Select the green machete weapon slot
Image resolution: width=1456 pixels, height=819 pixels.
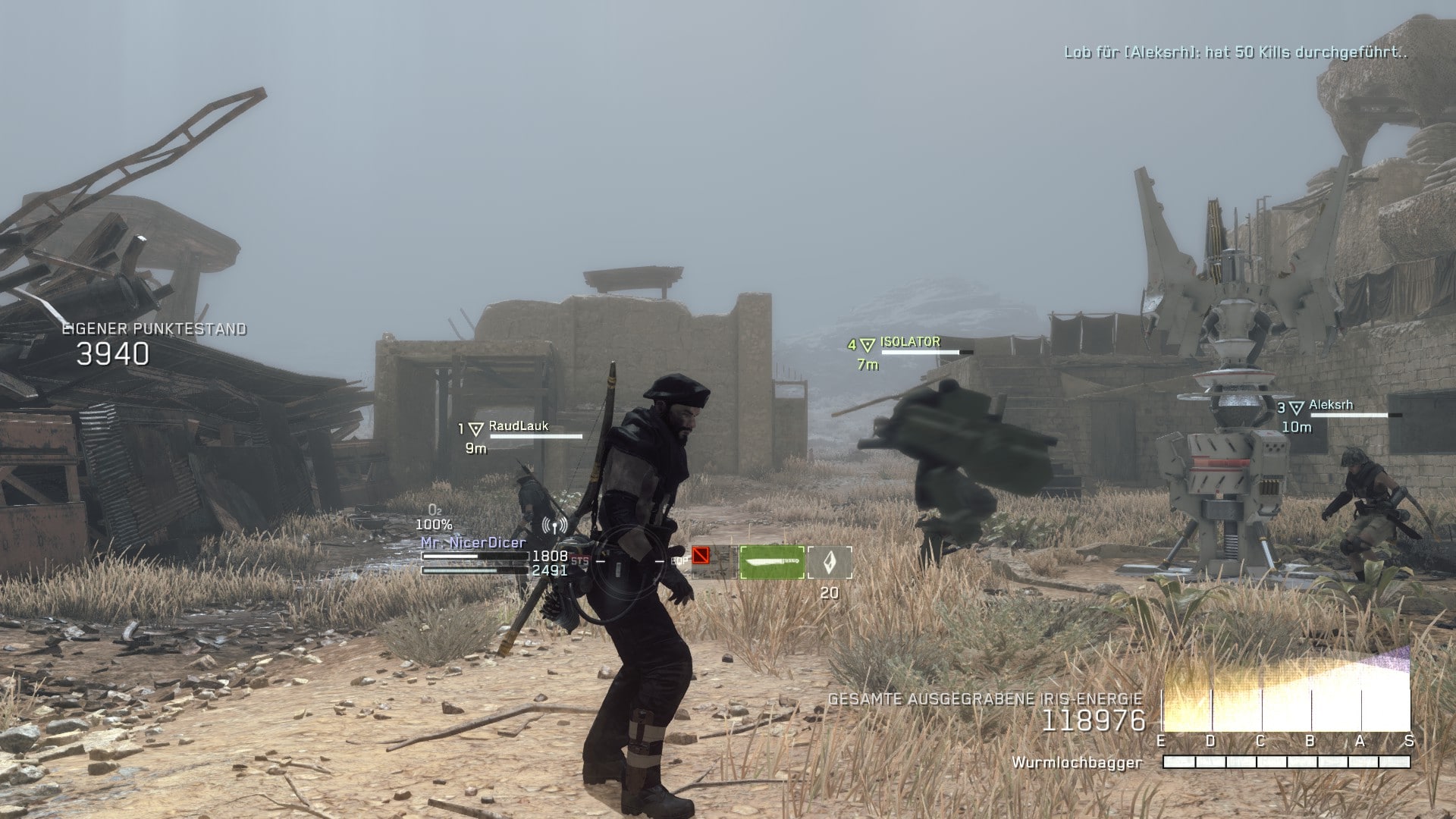pos(771,562)
